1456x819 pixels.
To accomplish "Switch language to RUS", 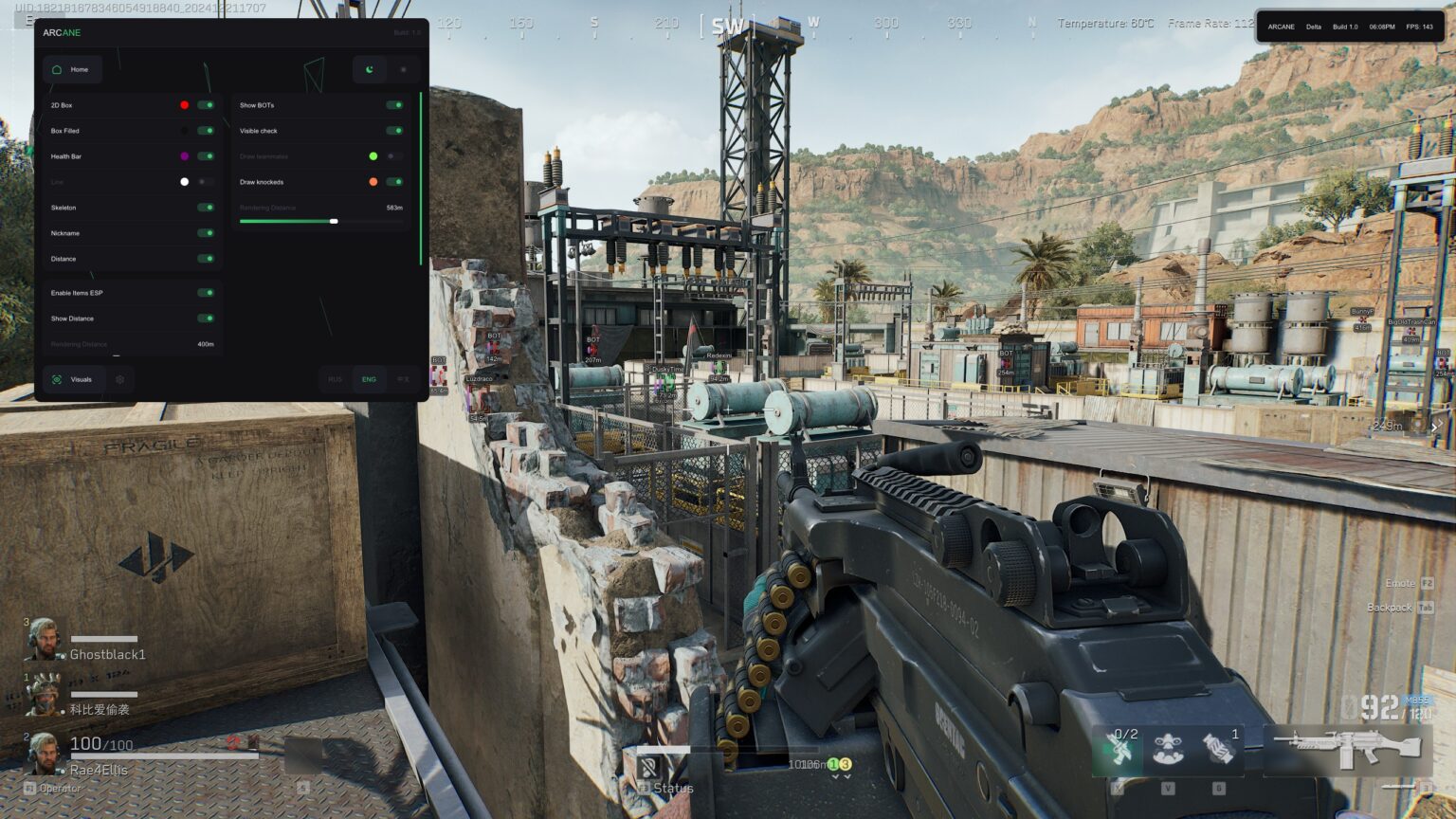I will point(334,379).
